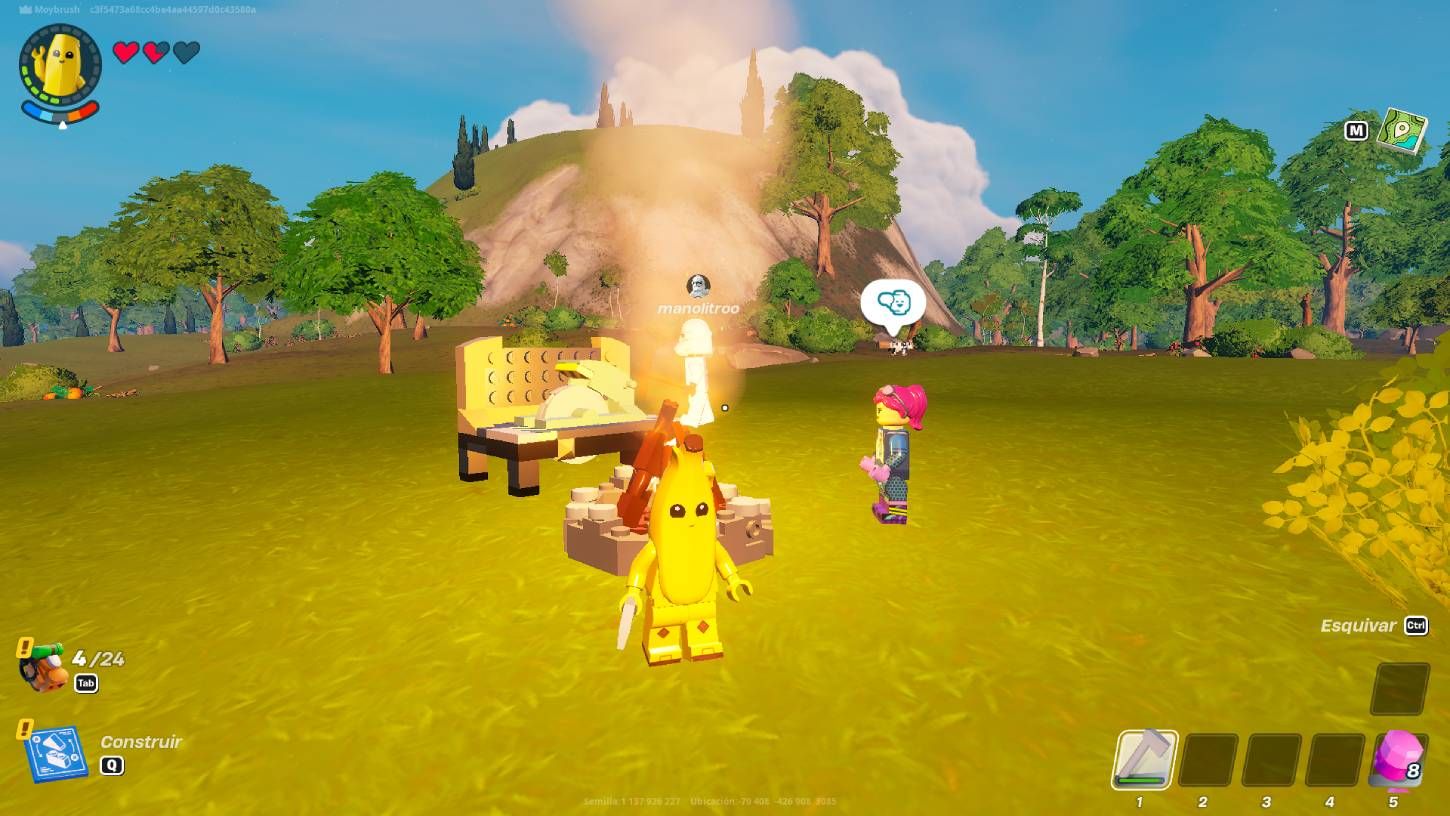Image resolution: width=1450 pixels, height=816 pixels.
Task: Click the player name manolitroo
Action: pos(700,308)
